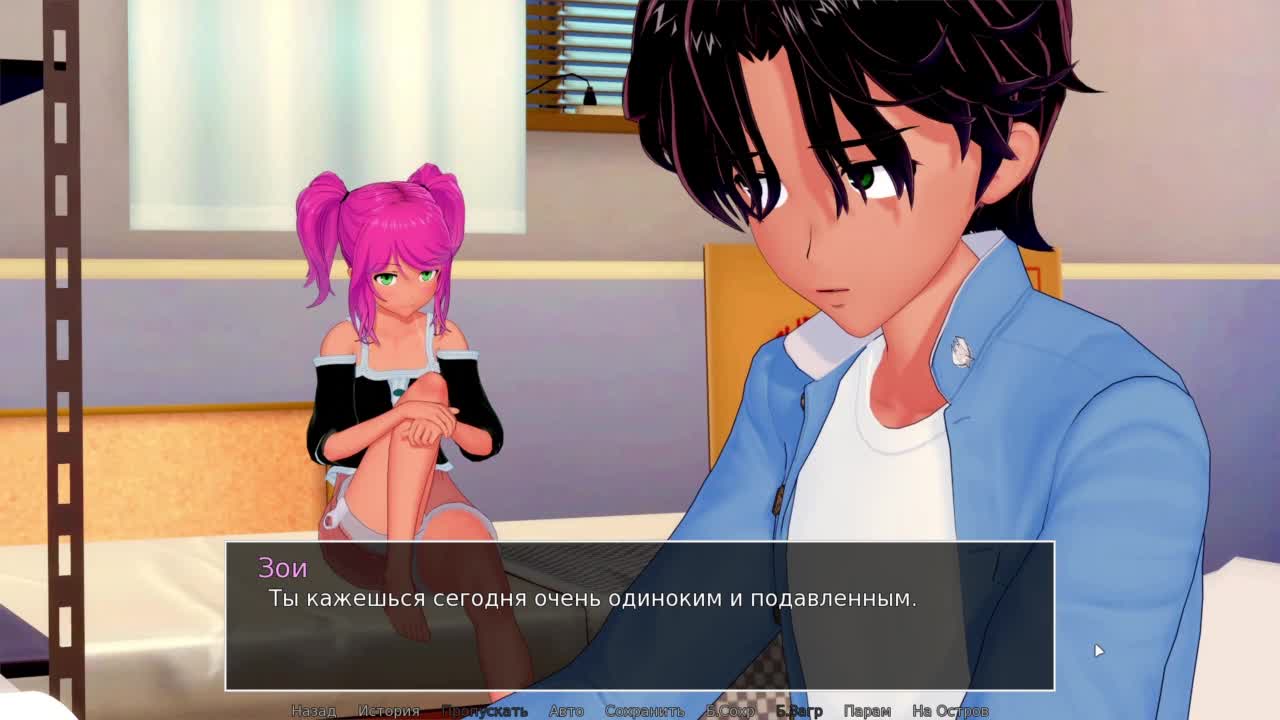This screenshot has height=720, width=1280.
Task: Select the На Остров option
Action: (x=950, y=711)
